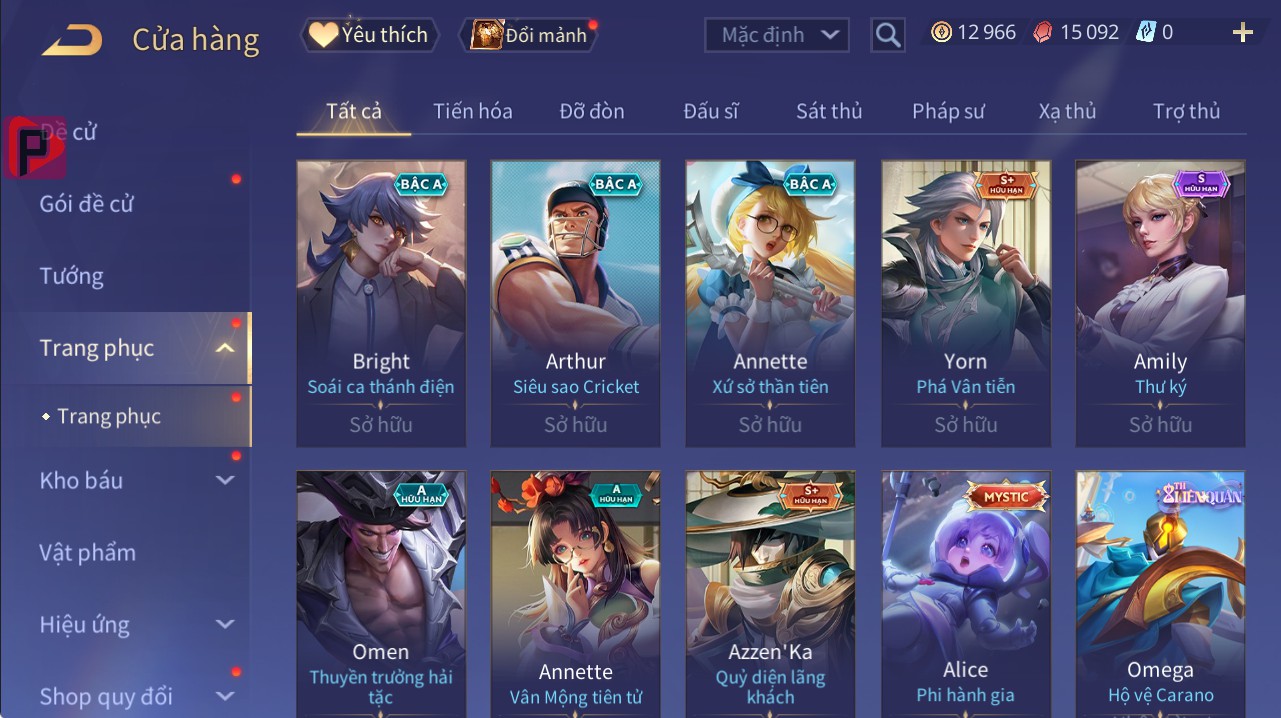
Task: Open the Trợ thủ tab
Action: (1186, 111)
